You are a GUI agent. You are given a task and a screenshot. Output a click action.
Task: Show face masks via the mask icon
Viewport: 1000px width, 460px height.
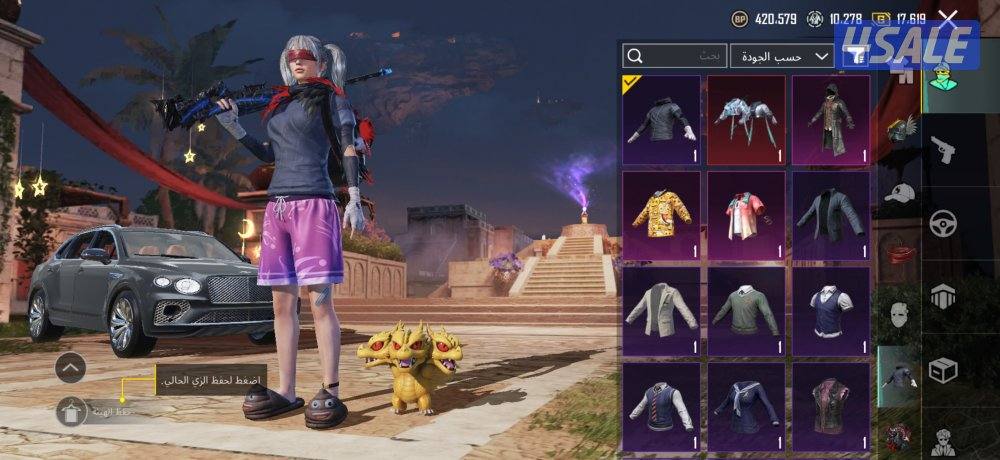(901, 315)
